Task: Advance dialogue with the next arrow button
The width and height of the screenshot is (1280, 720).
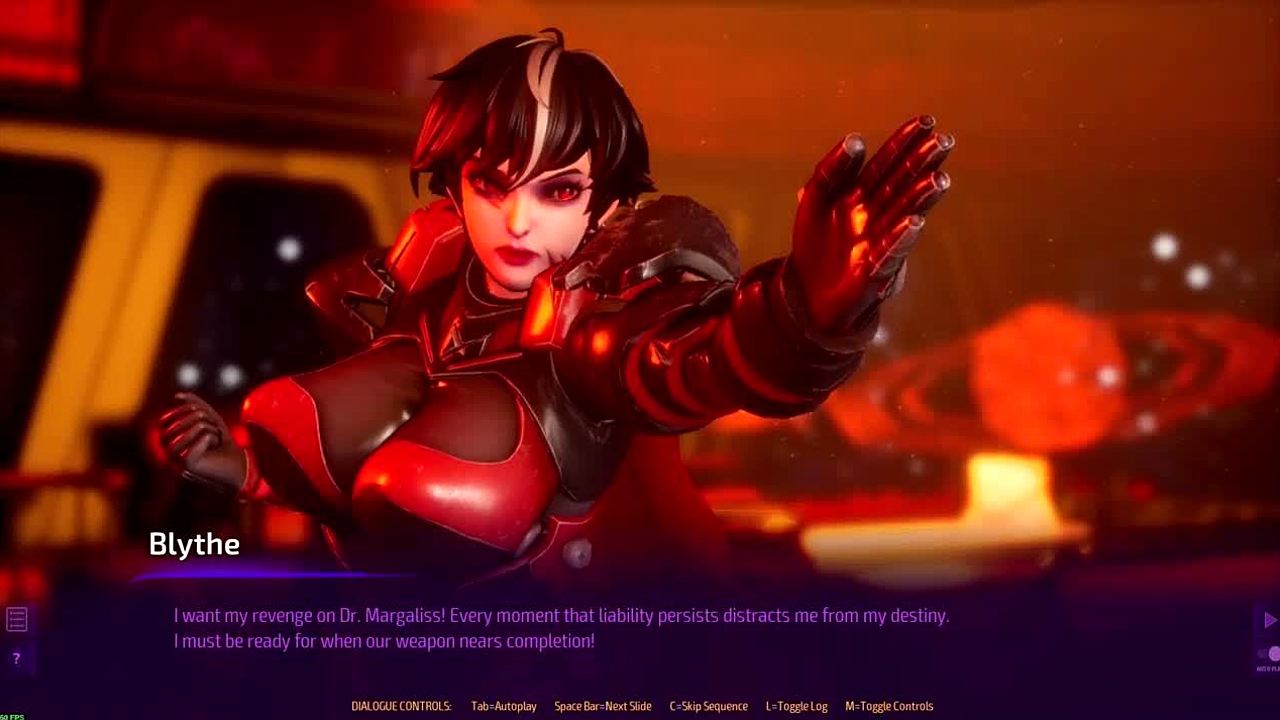Action: (x=1269, y=620)
